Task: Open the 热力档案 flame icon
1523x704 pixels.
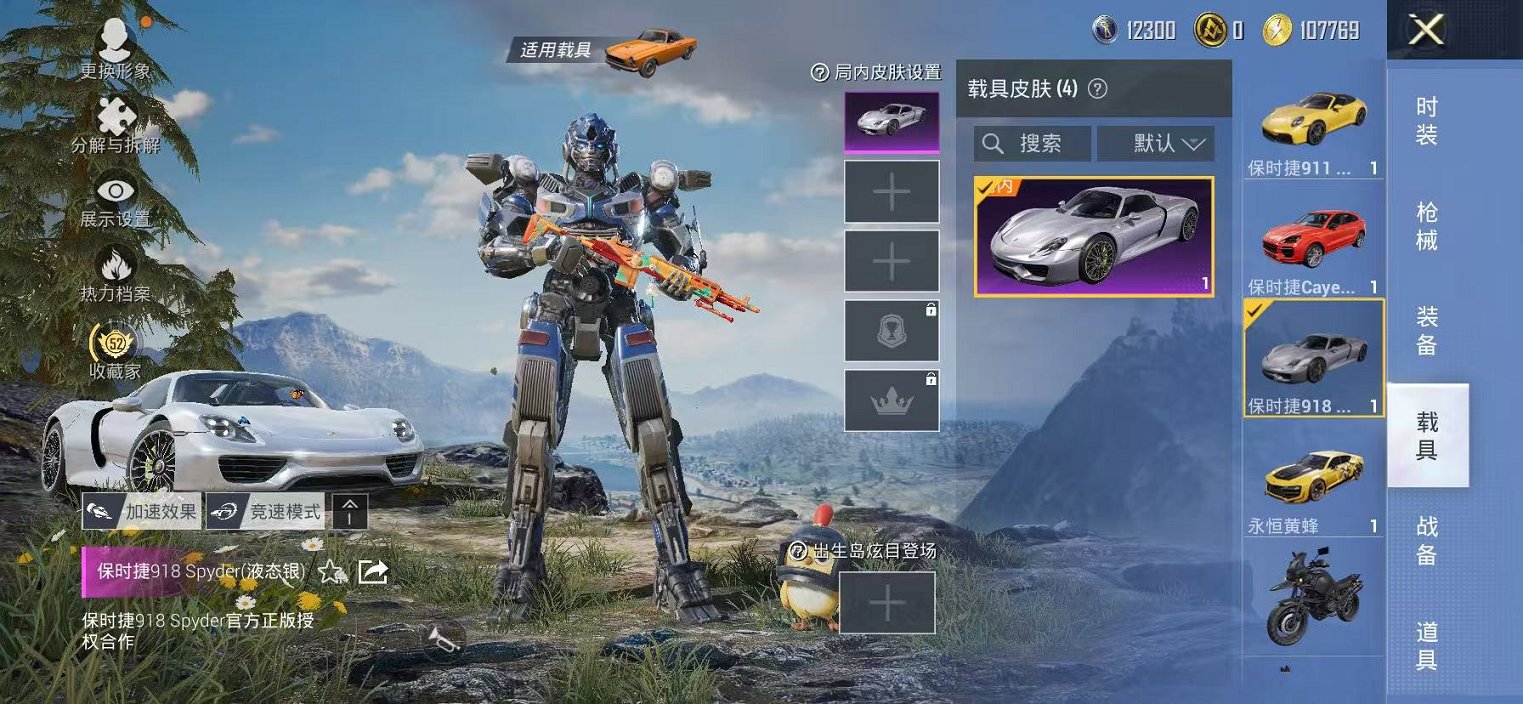Action: pyautogui.click(x=116, y=272)
